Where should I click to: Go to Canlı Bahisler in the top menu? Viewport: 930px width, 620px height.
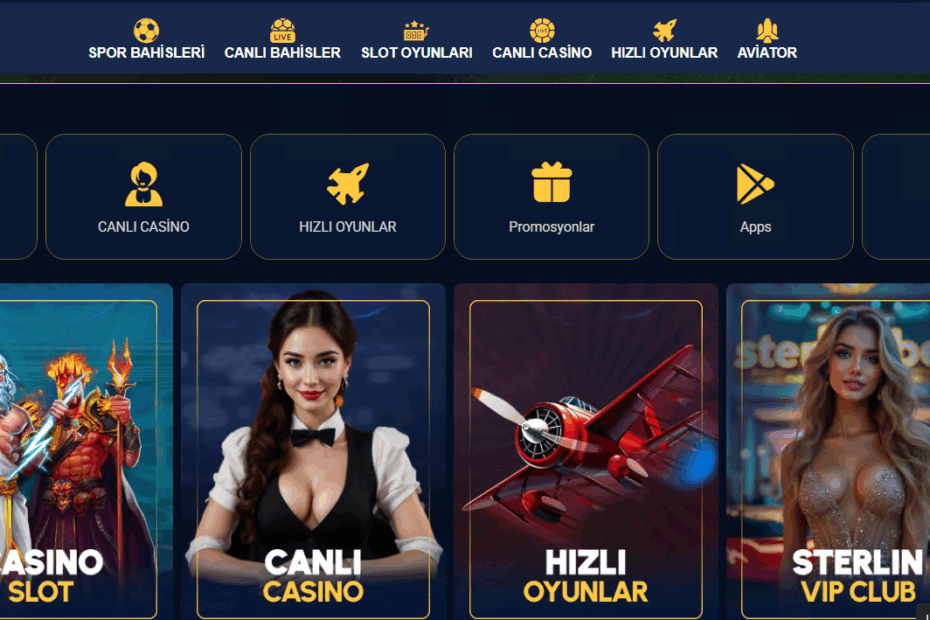pyautogui.click(x=282, y=41)
